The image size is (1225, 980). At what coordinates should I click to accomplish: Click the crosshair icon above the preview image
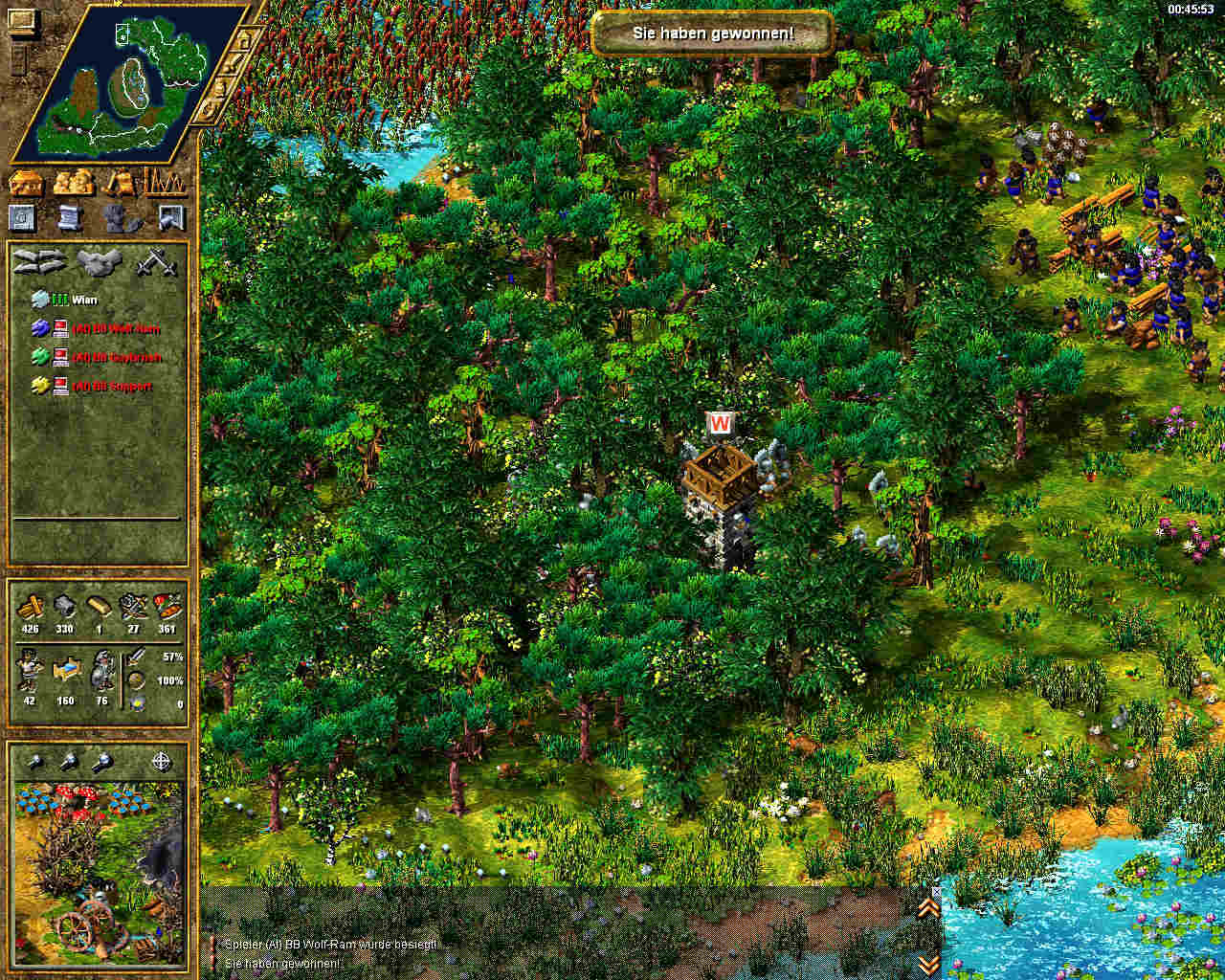point(162,762)
